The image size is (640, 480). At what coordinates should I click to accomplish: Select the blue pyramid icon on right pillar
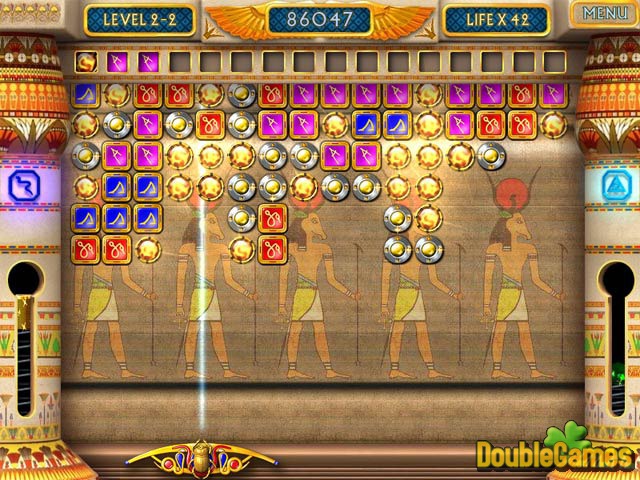(615, 185)
